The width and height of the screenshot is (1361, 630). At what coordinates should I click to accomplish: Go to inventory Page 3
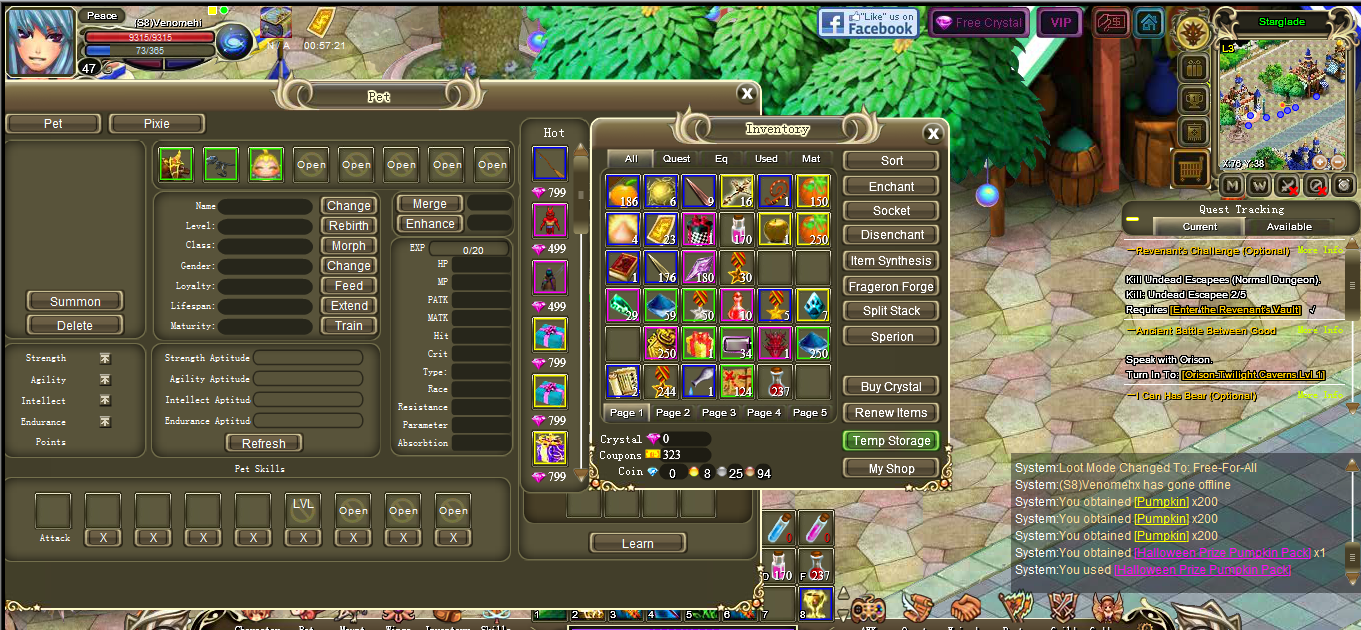pos(719,412)
